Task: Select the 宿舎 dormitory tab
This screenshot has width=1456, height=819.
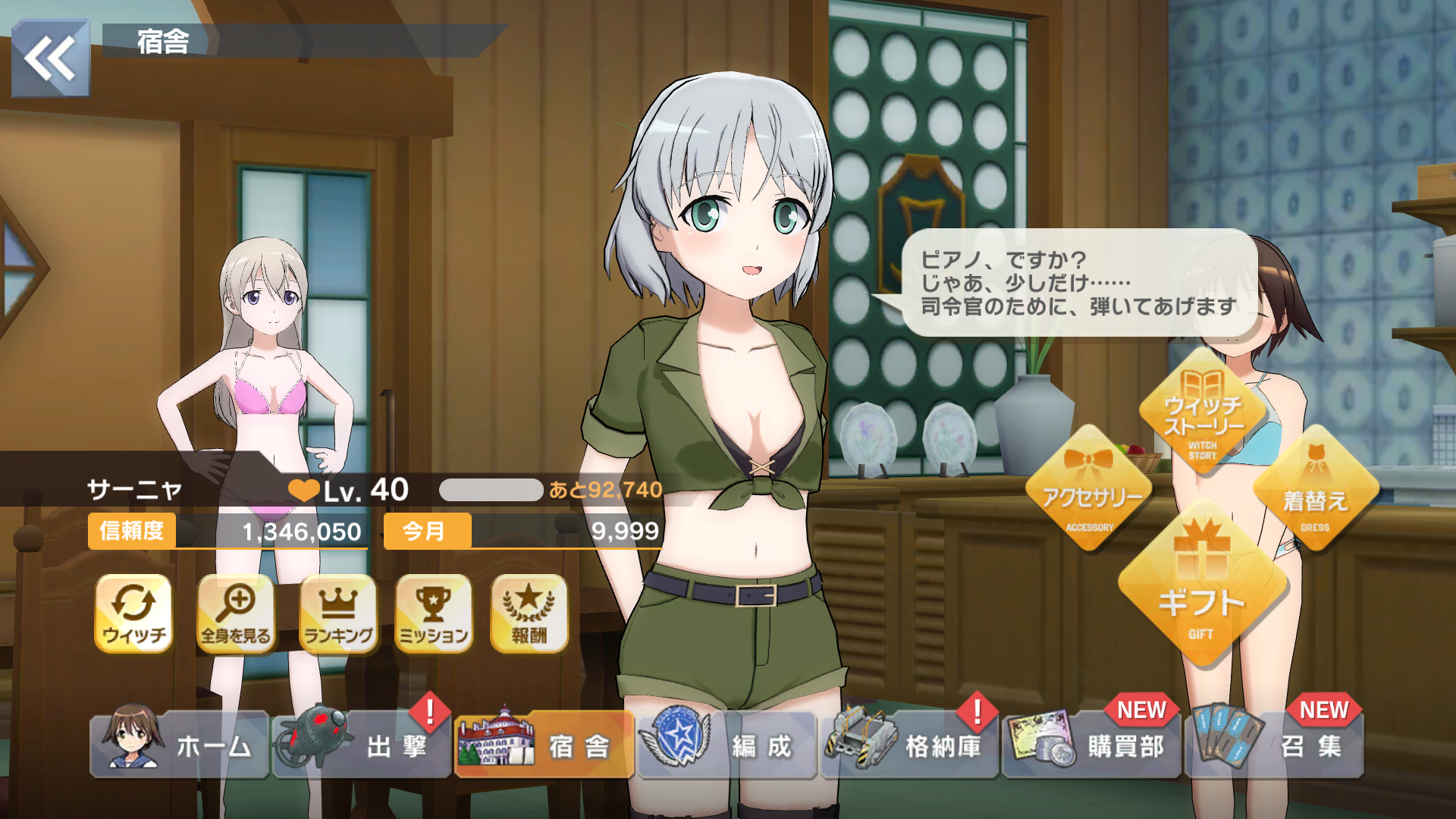Action: pos(544,745)
